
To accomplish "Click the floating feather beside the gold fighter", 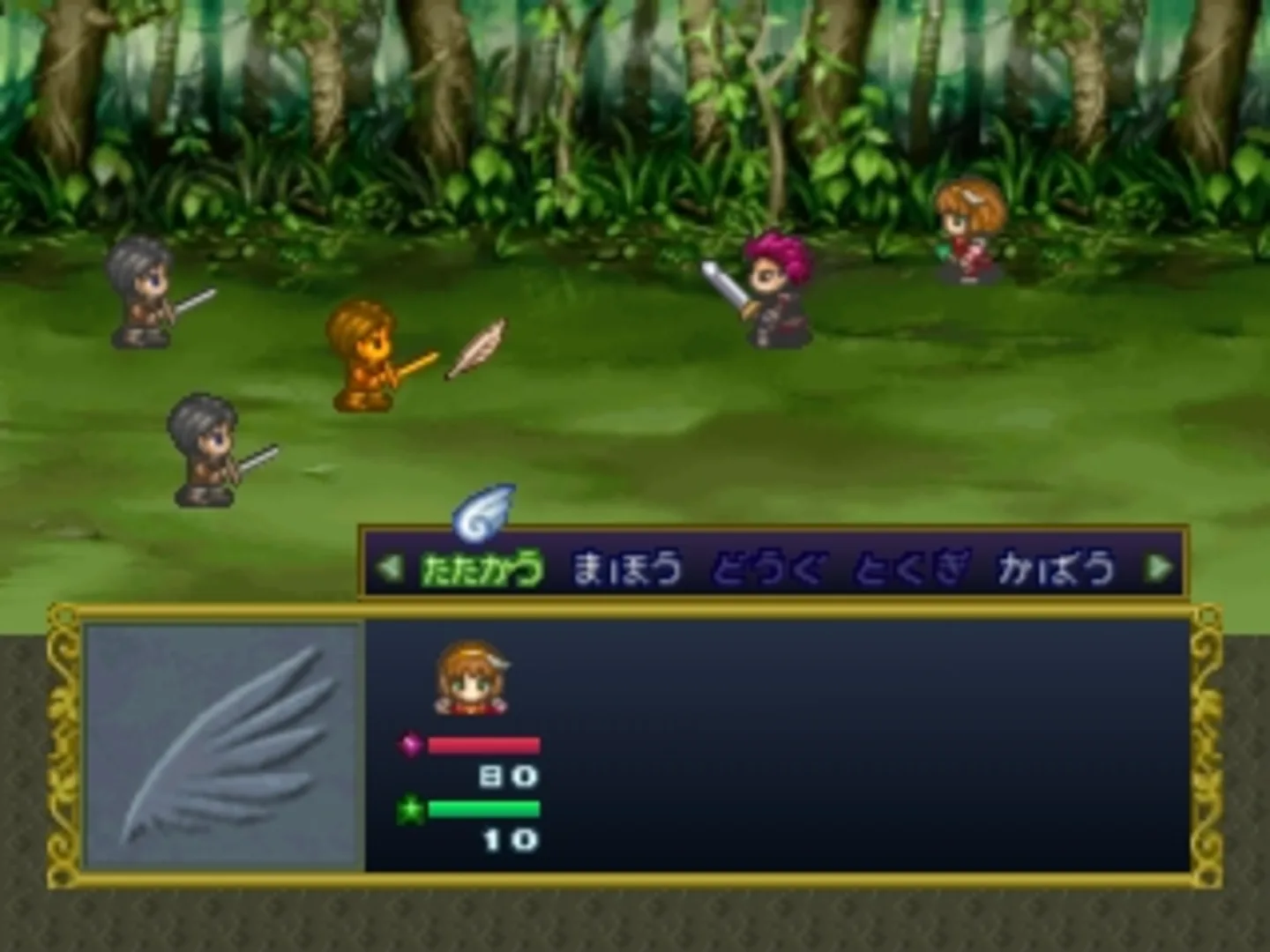I will pos(476,349).
